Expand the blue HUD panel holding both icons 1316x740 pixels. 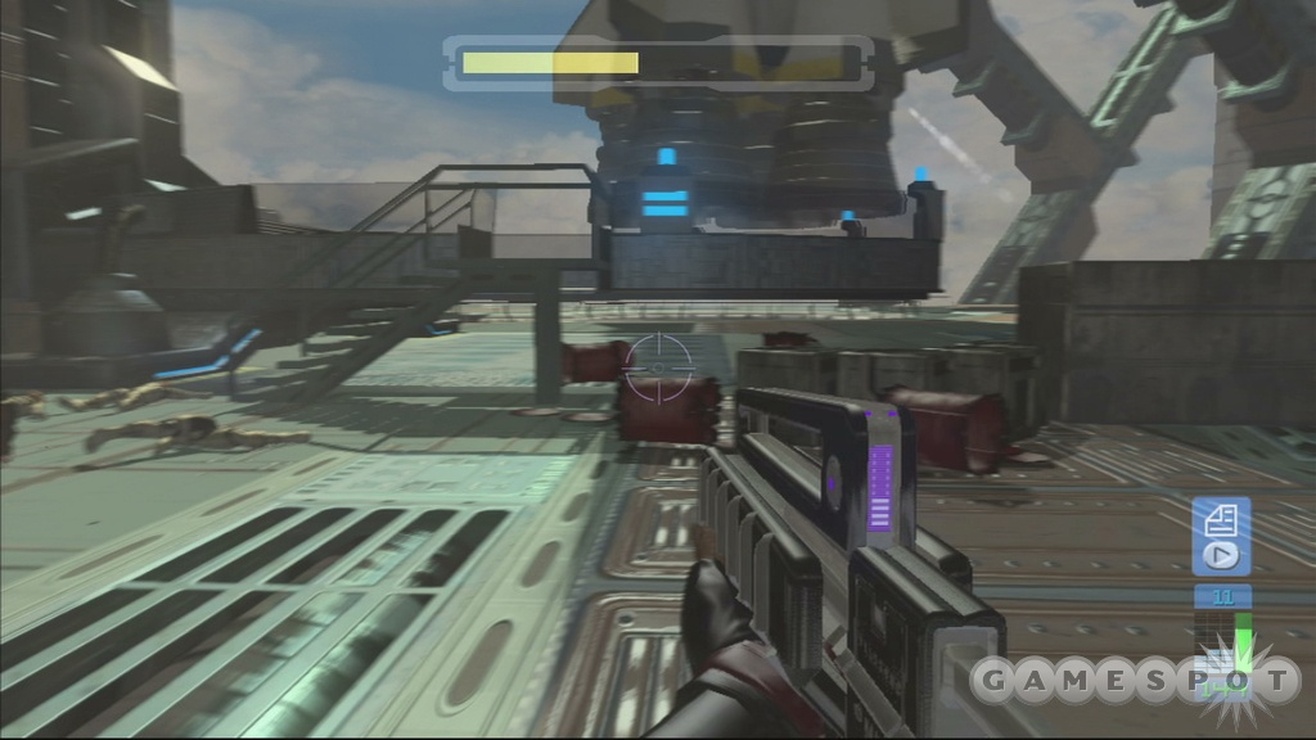point(1222,535)
